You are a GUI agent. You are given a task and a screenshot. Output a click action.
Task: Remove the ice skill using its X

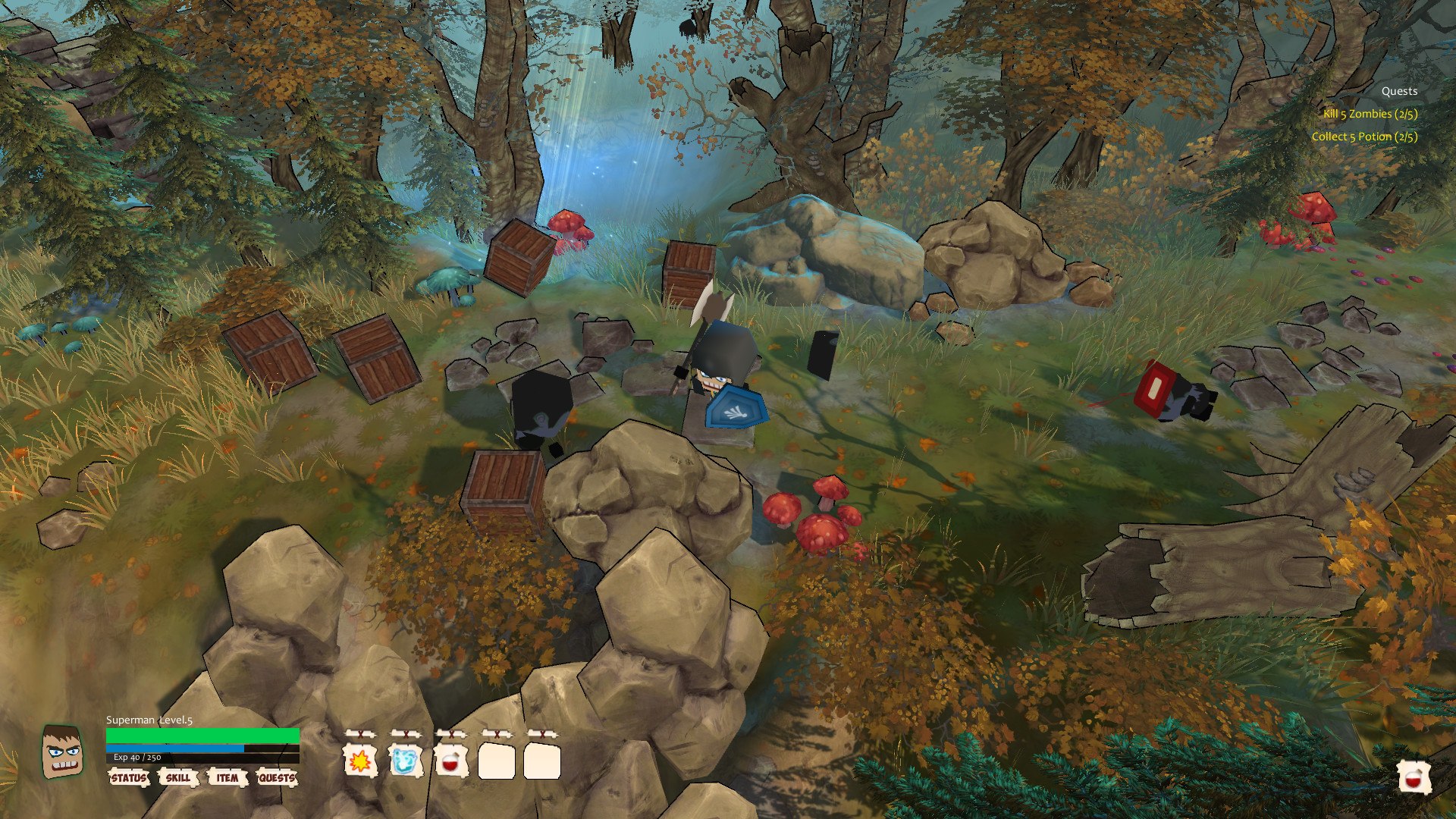(x=406, y=734)
